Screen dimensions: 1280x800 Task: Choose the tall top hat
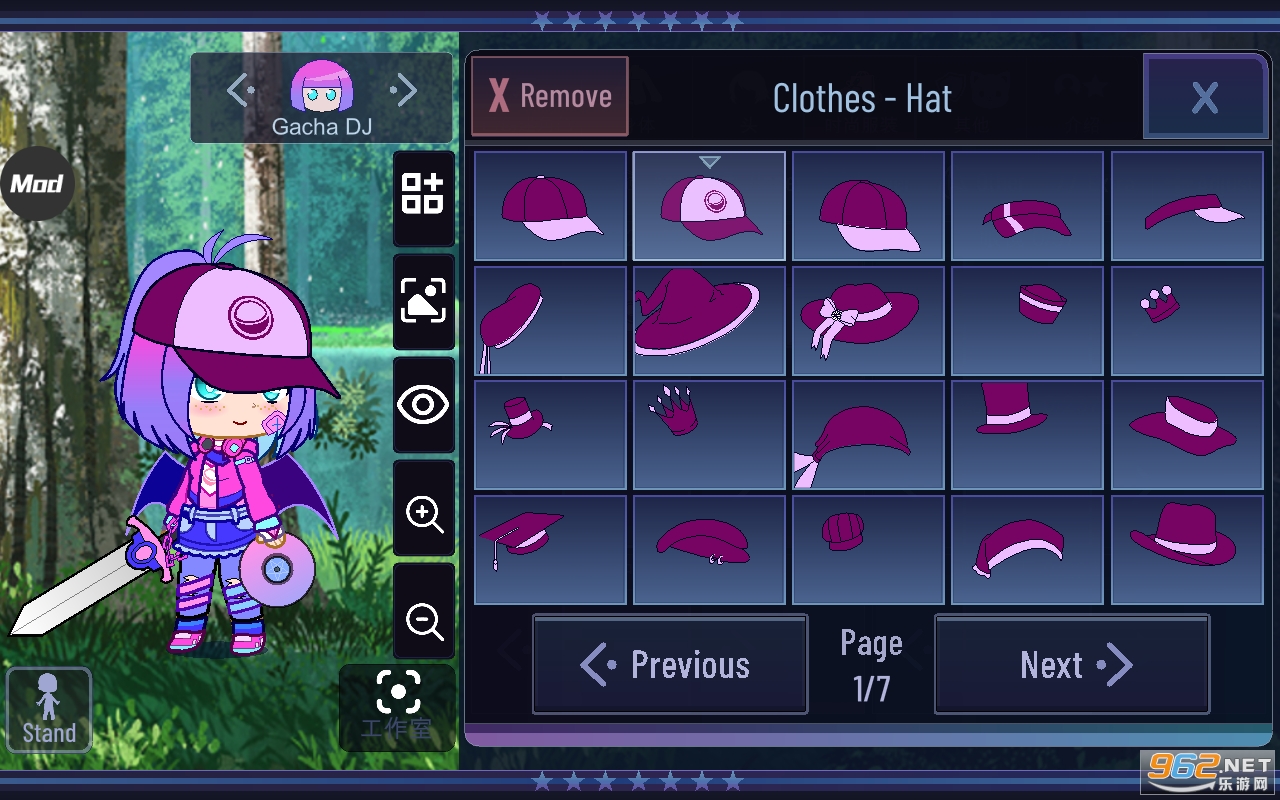click(x=1027, y=435)
